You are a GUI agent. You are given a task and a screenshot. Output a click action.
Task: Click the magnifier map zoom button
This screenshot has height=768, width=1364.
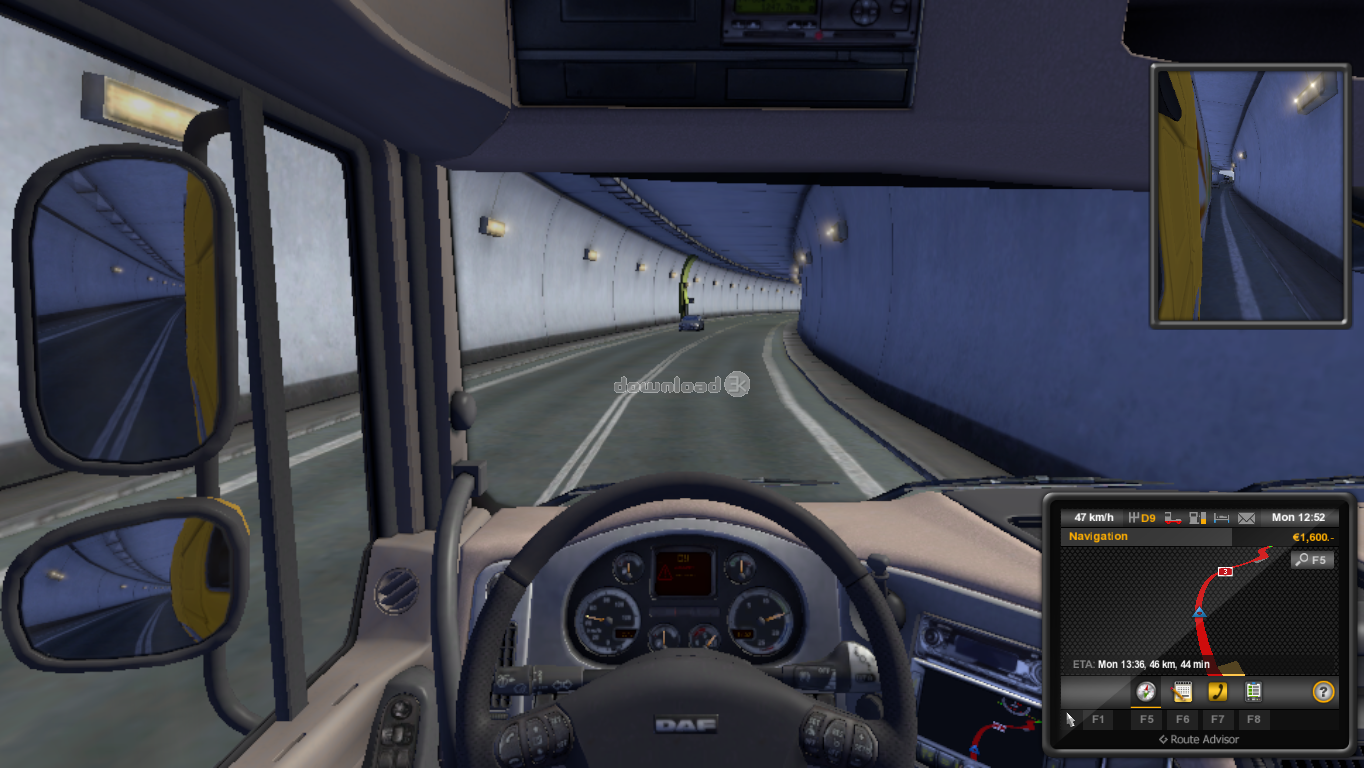(x=1312, y=560)
